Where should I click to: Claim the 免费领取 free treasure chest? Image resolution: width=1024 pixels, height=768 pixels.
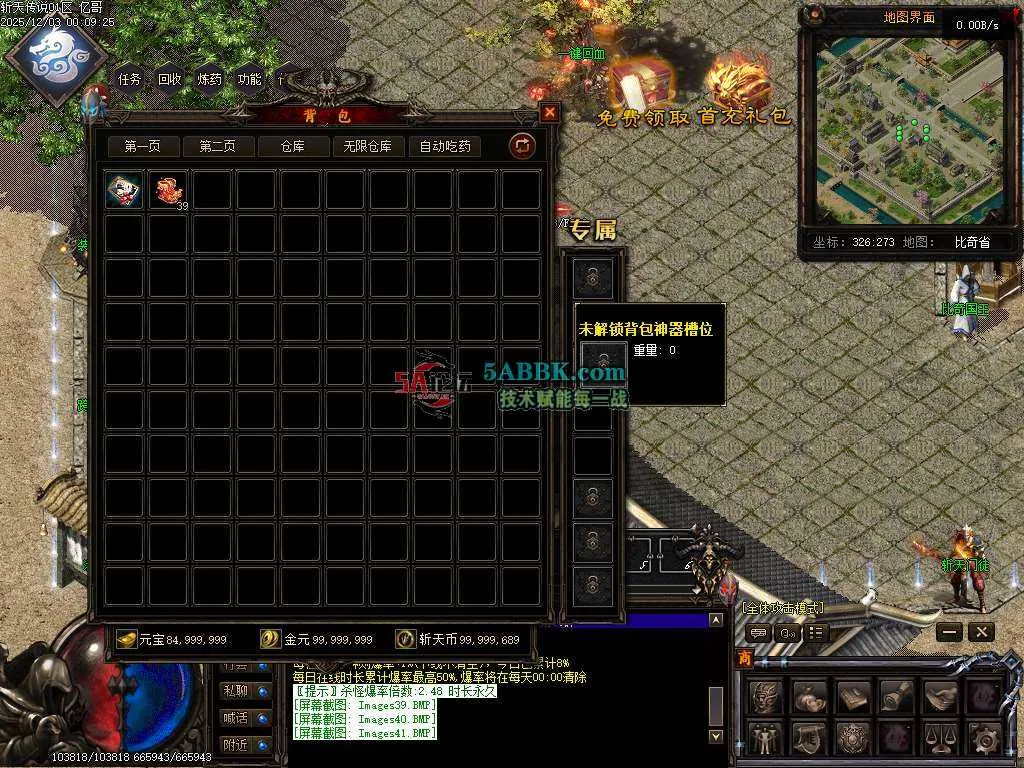[642, 90]
